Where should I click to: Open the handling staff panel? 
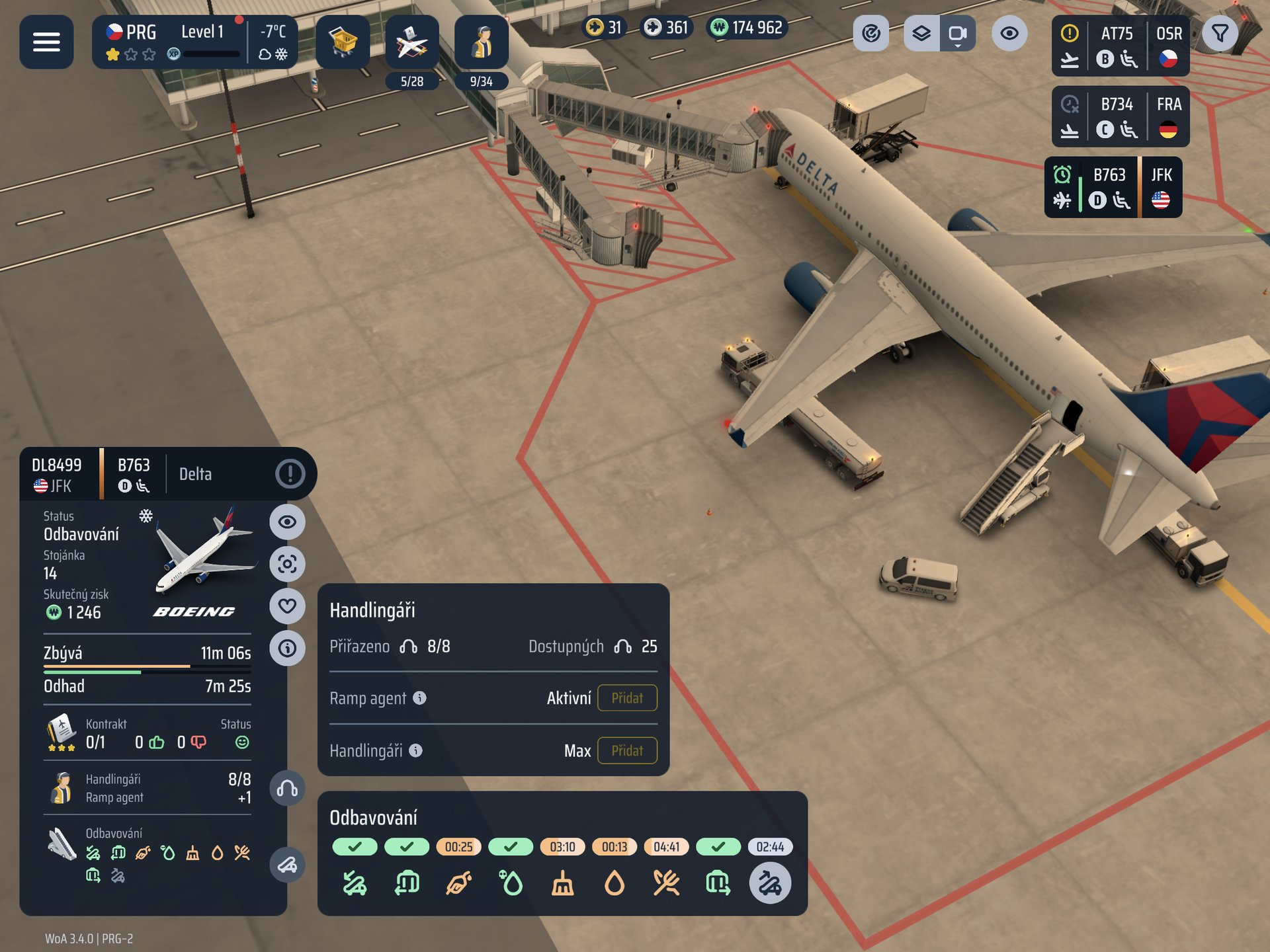tap(482, 43)
